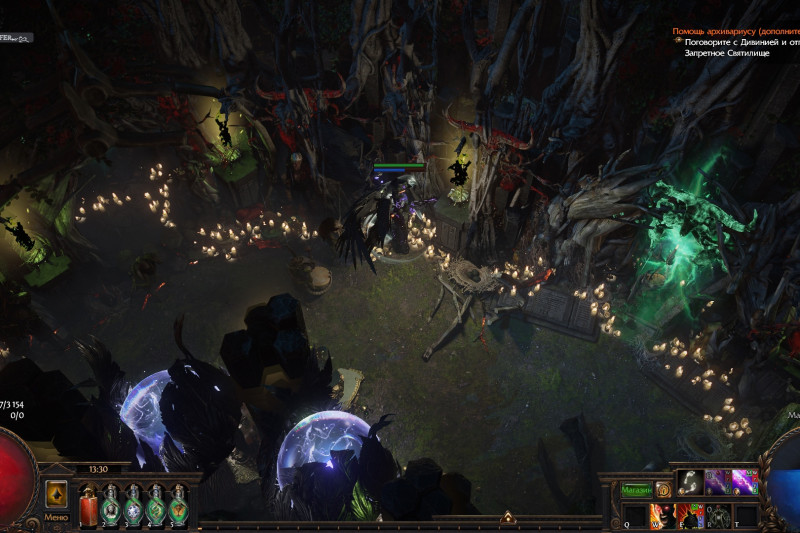Open the Меню button
The image size is (800, 533).
56,517
